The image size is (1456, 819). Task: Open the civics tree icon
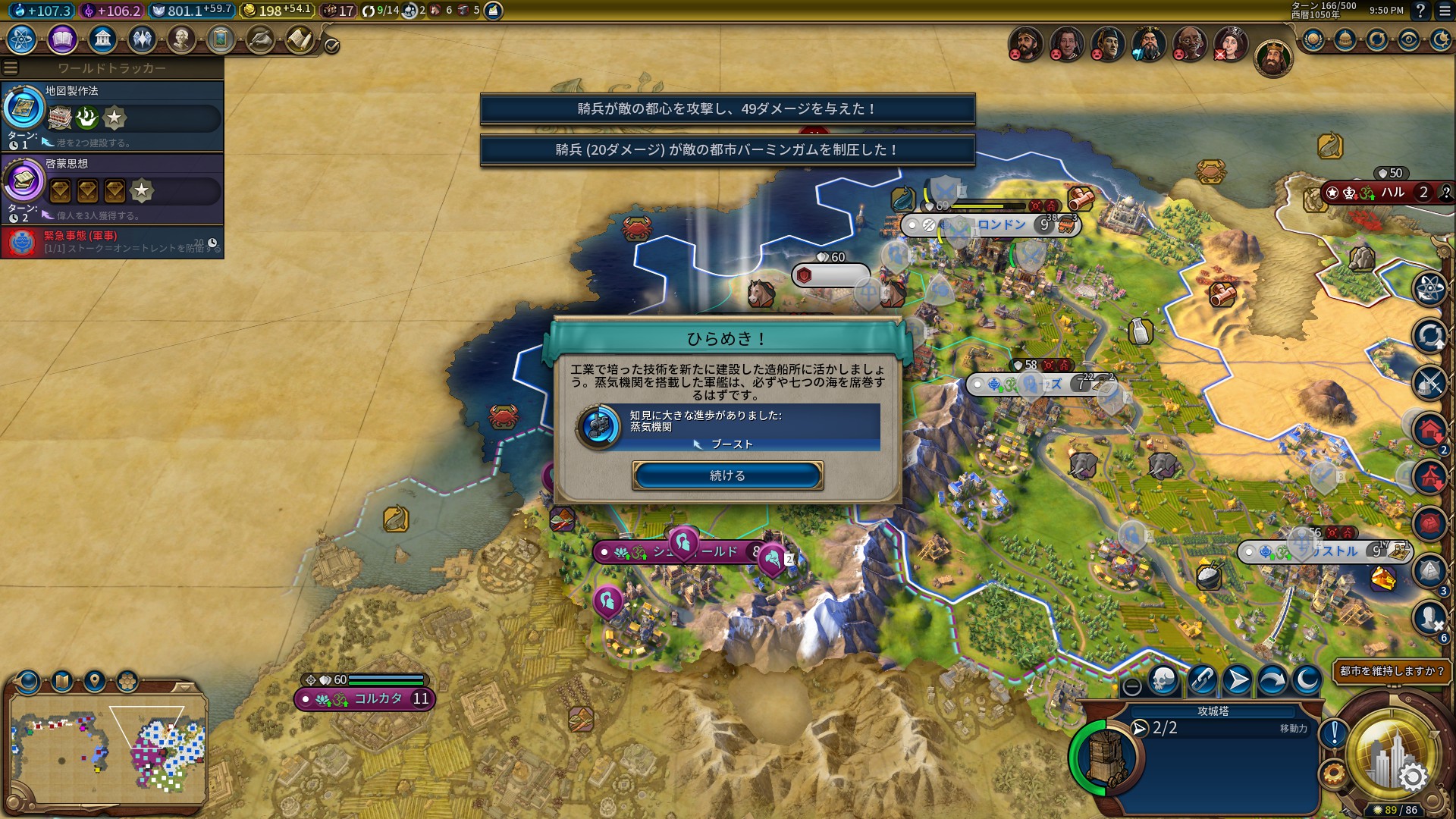62,39
